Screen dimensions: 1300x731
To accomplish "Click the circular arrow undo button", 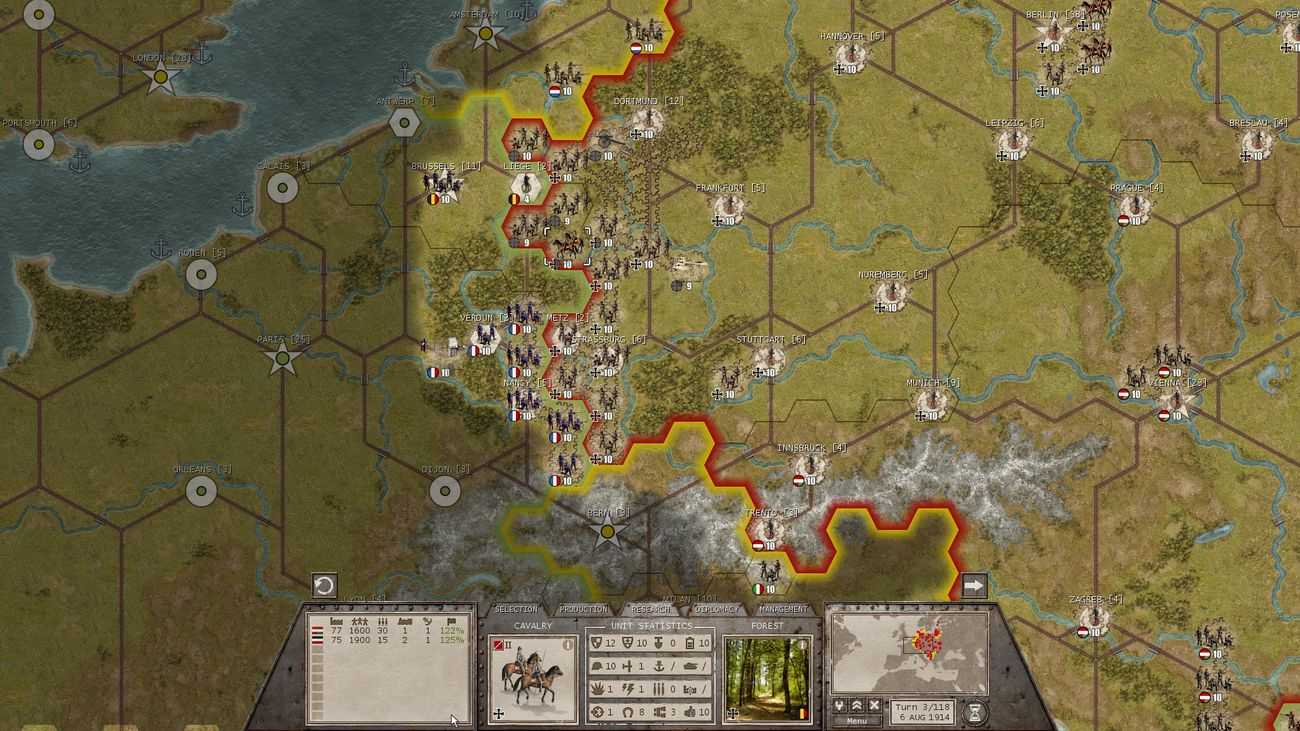I will pyautogui.click(x=324, y=585).
